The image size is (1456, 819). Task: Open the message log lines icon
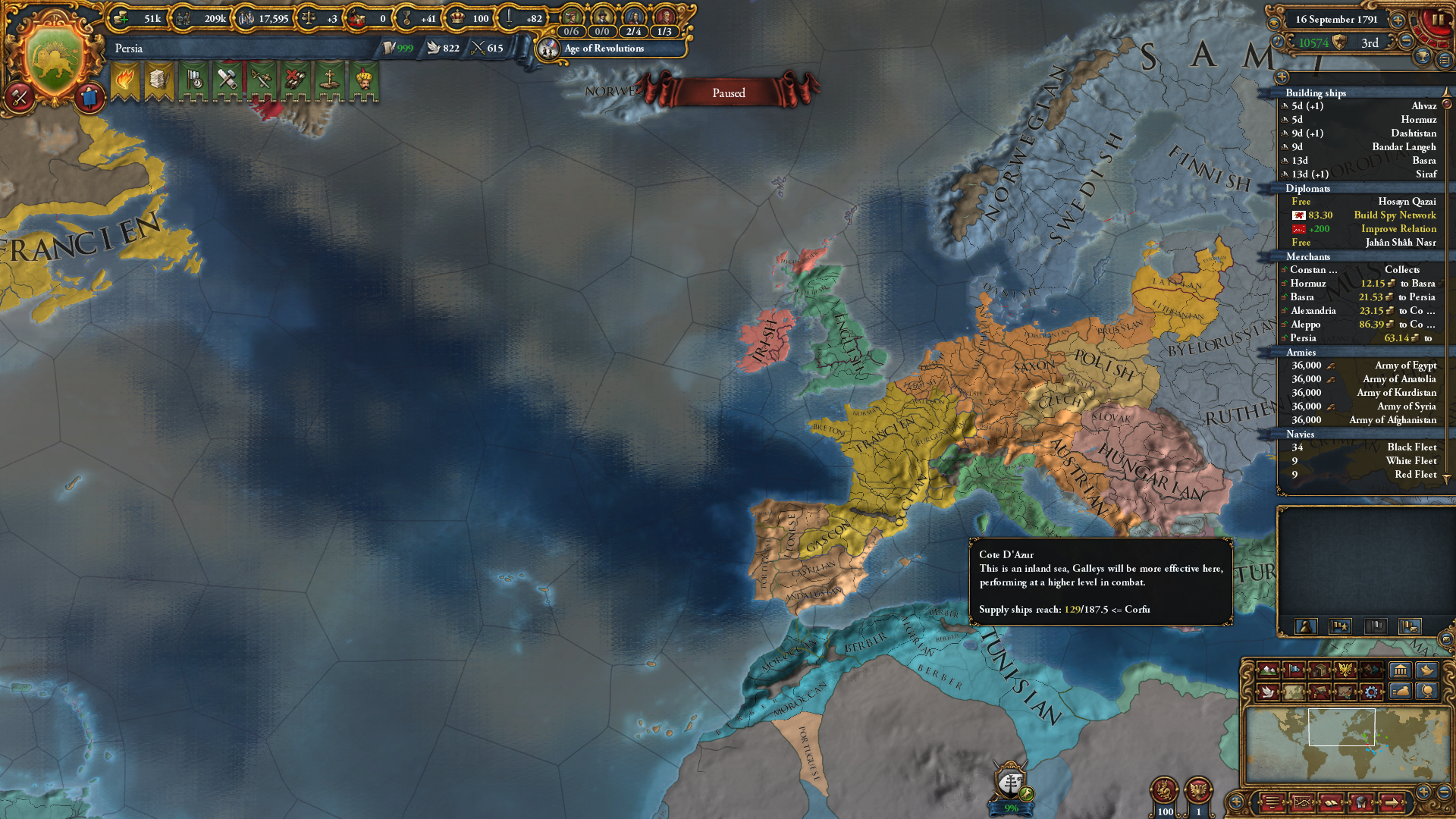tap(1444, 61)
